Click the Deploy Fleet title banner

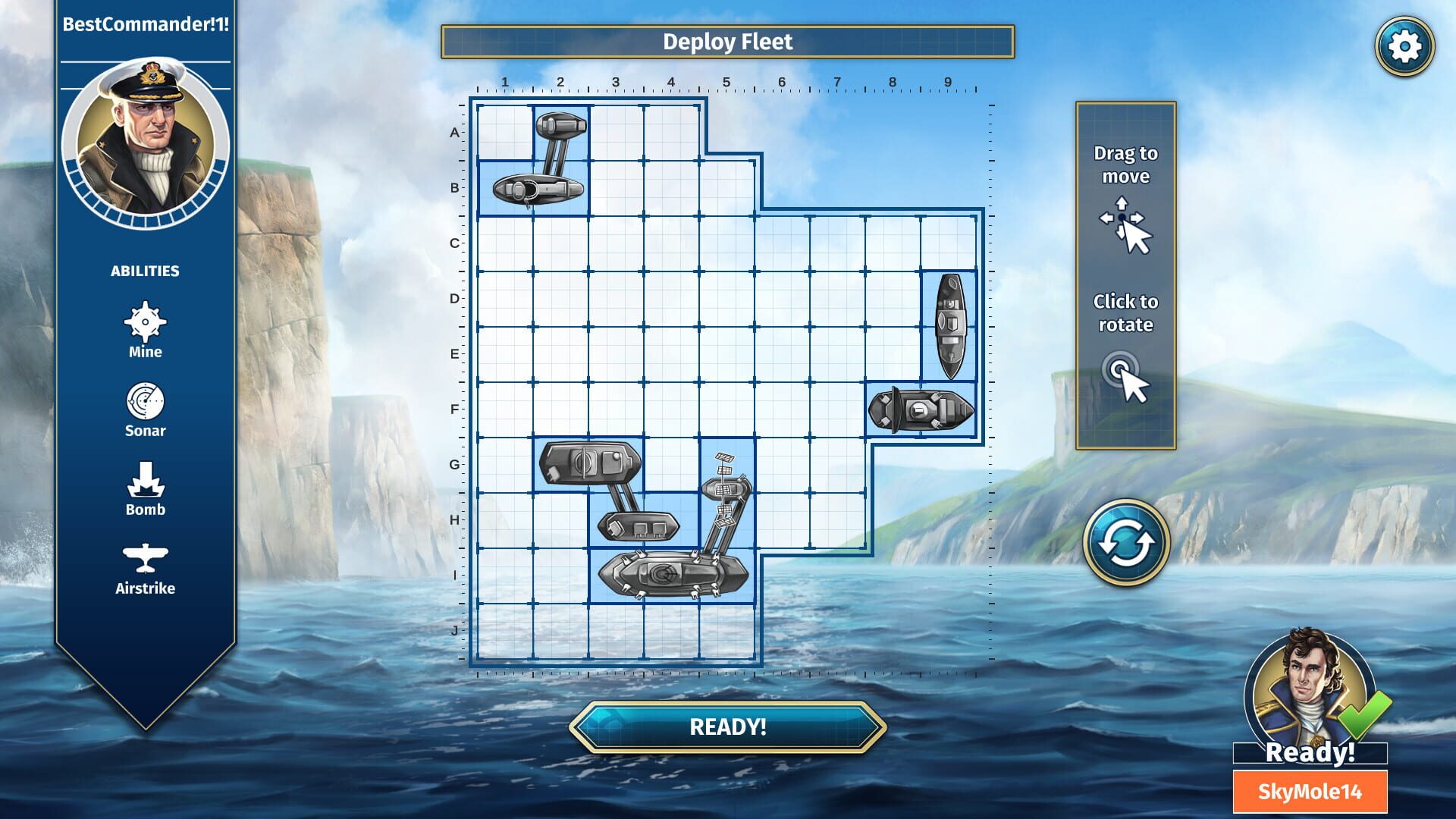[x=728, y=42]
